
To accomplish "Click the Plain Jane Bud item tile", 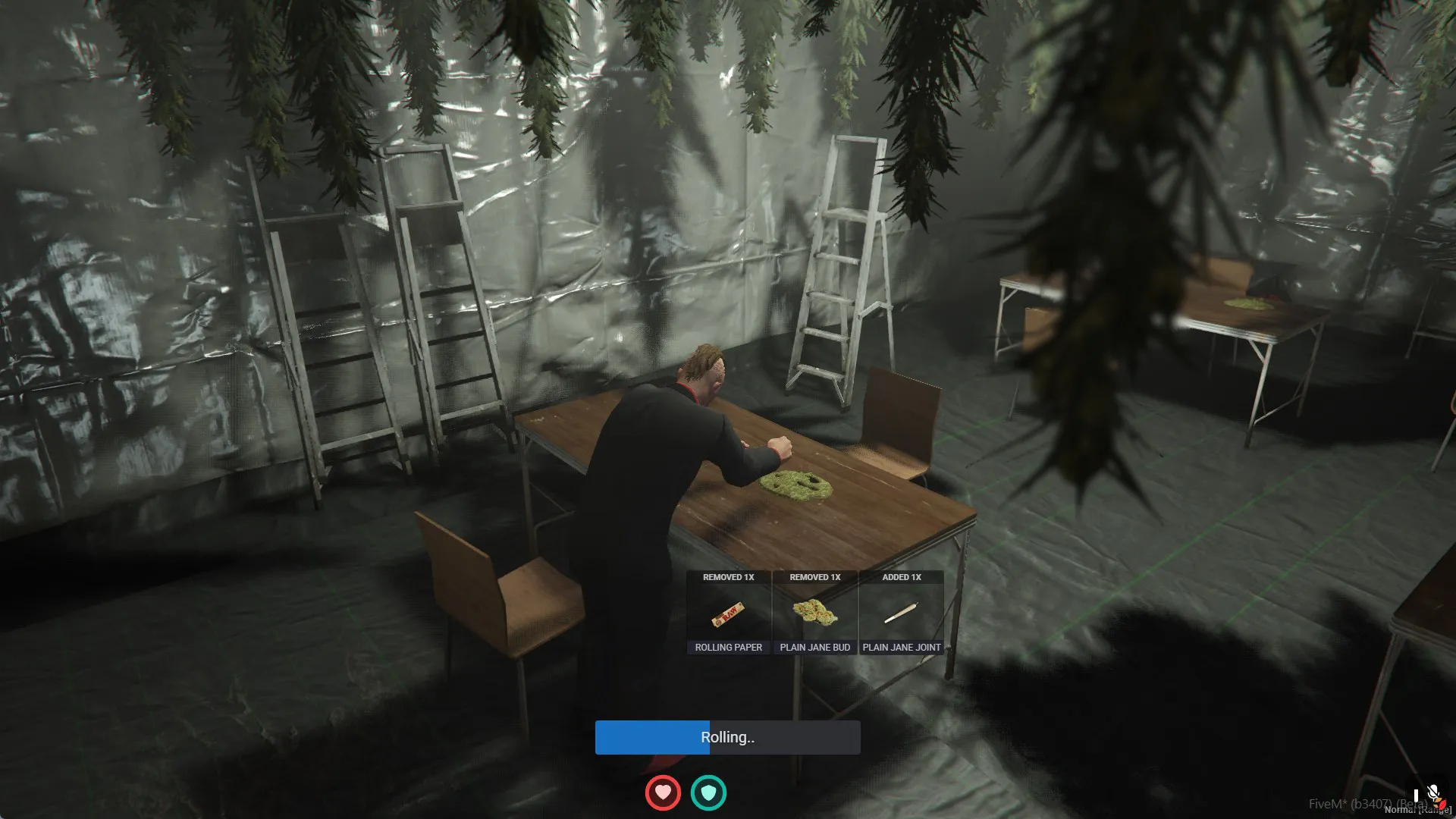I will pos(815,613).
